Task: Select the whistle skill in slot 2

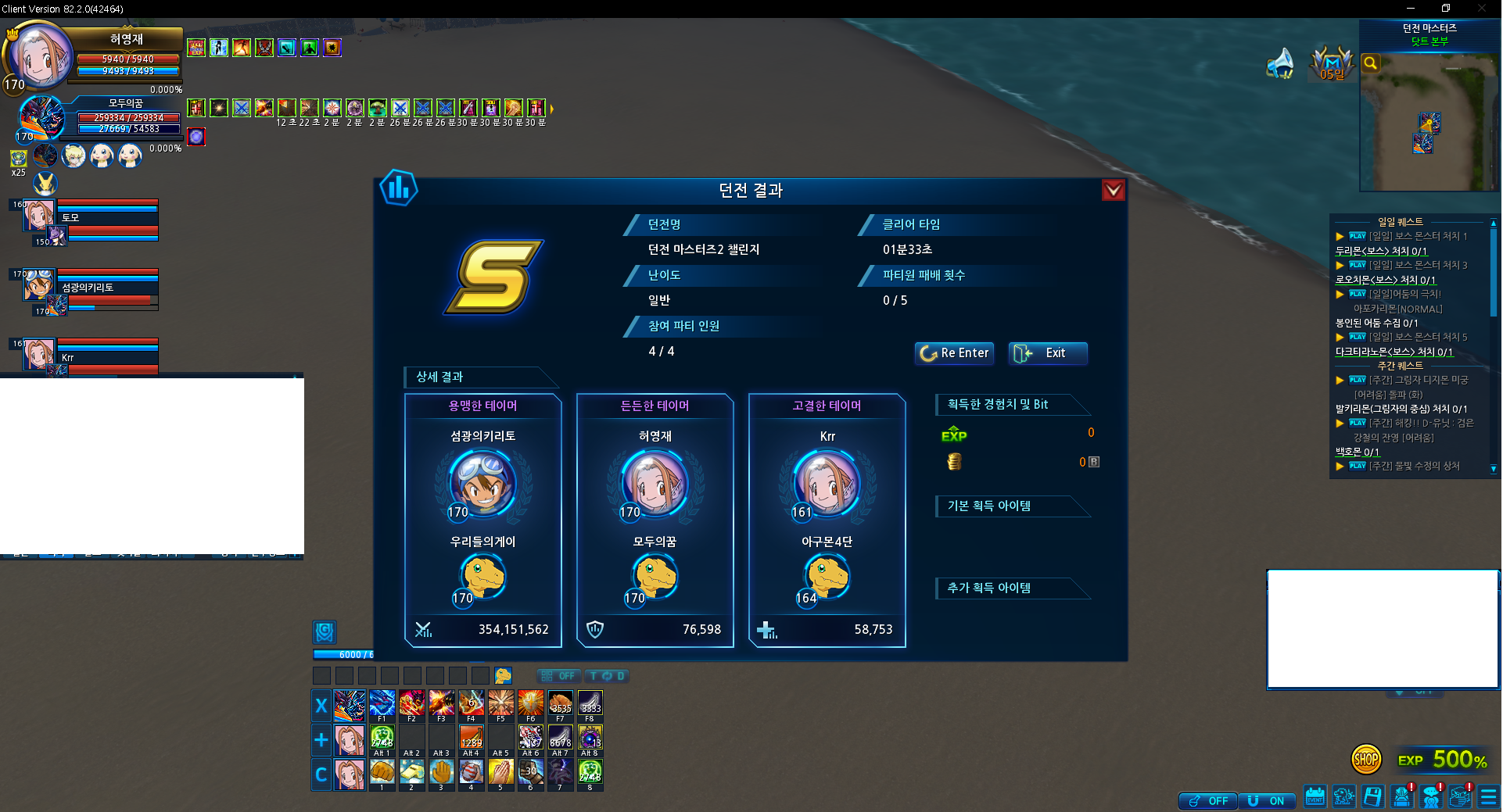Action: [411, 772]
